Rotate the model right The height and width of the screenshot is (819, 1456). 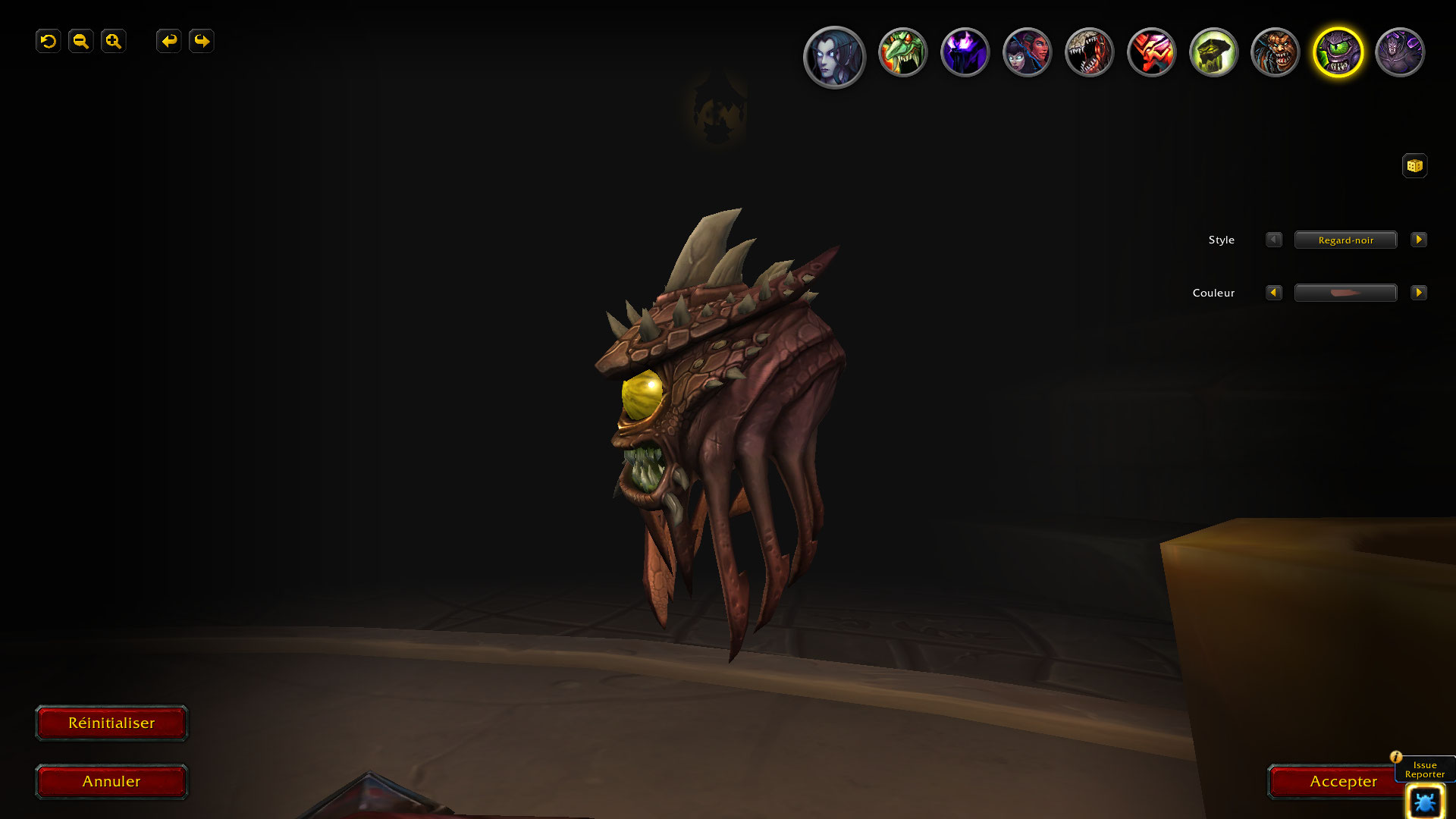coord(202,41)
